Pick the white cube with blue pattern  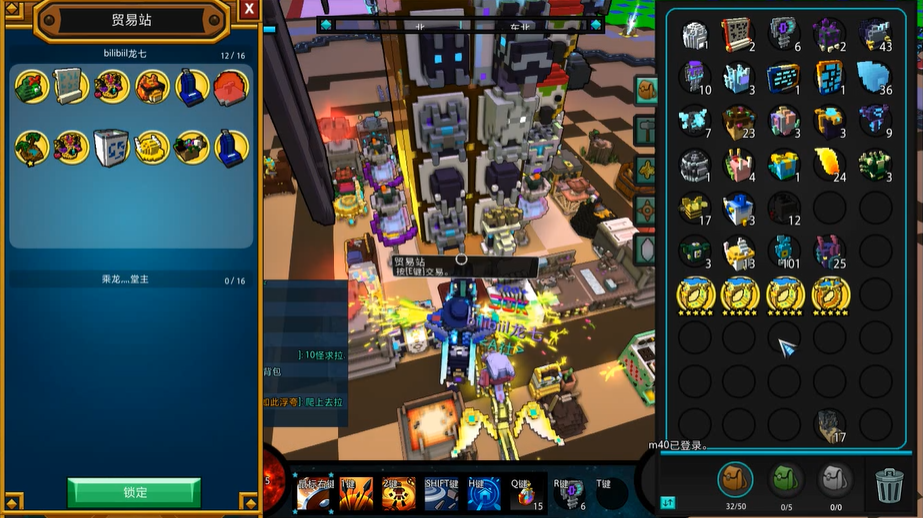point(112,147)
